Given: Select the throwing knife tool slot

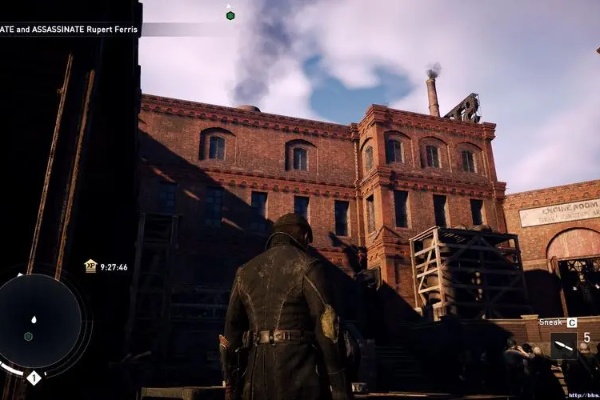Looking at the screenshot, I should (x=563, y=346).
